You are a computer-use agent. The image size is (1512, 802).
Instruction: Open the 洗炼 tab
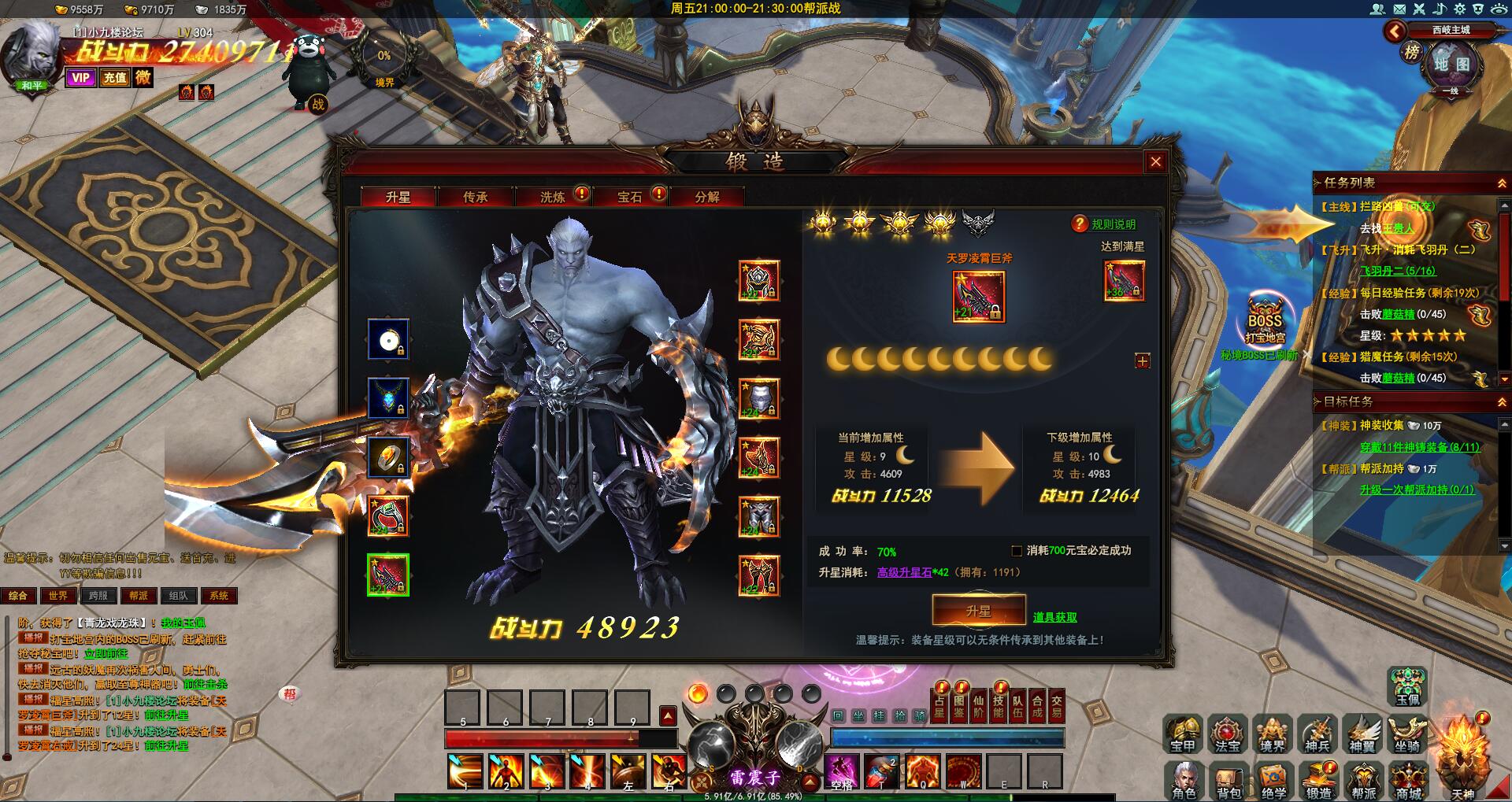(552, 197)
